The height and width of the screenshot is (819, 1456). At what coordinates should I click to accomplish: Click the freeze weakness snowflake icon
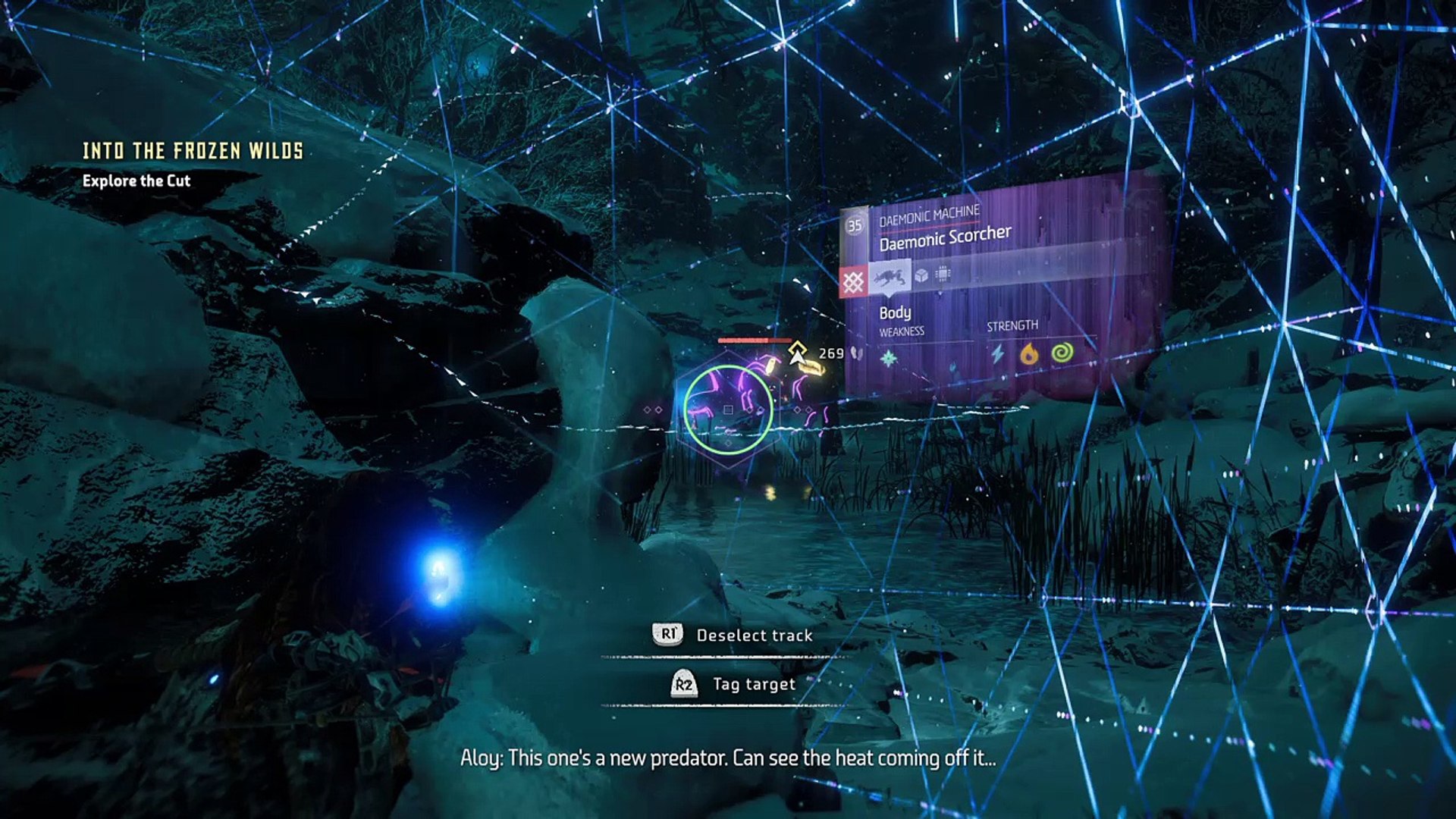888,358
